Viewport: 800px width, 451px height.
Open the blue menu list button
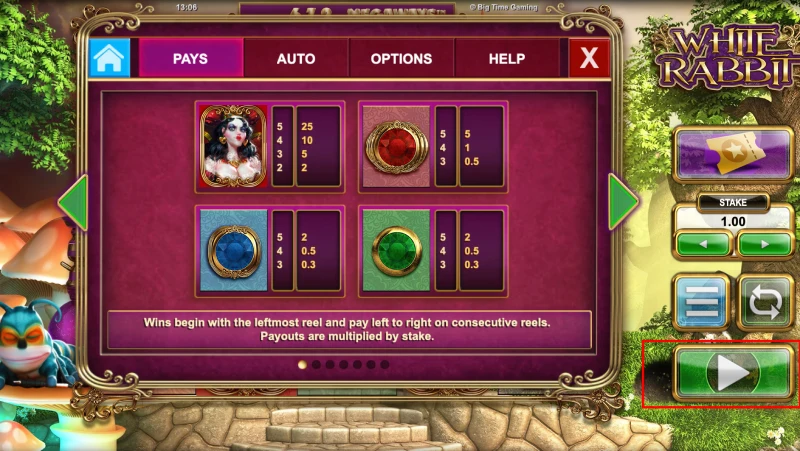click(701, 302)
